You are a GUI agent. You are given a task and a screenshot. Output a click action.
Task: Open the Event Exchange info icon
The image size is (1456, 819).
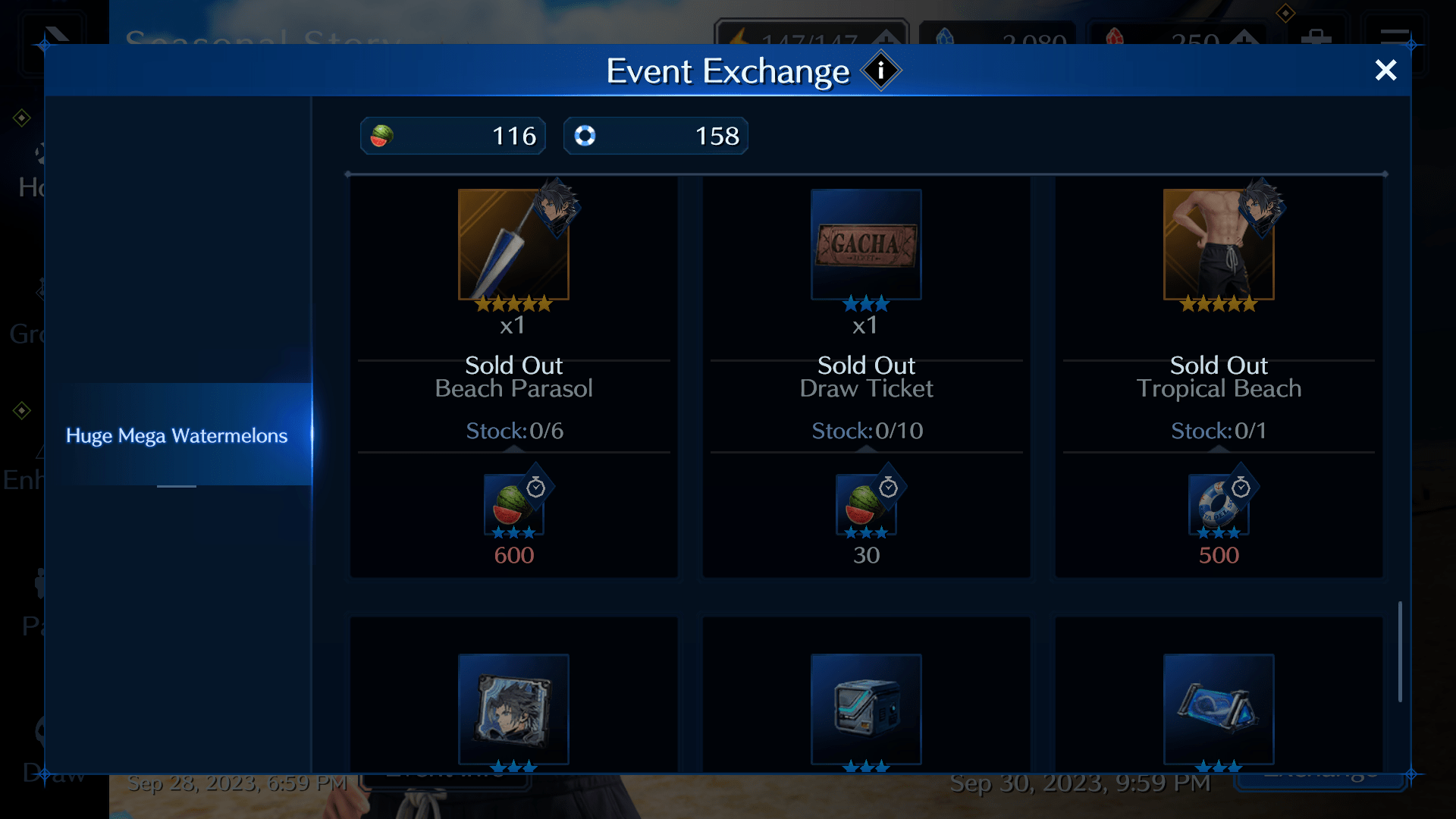click(880, 71)
